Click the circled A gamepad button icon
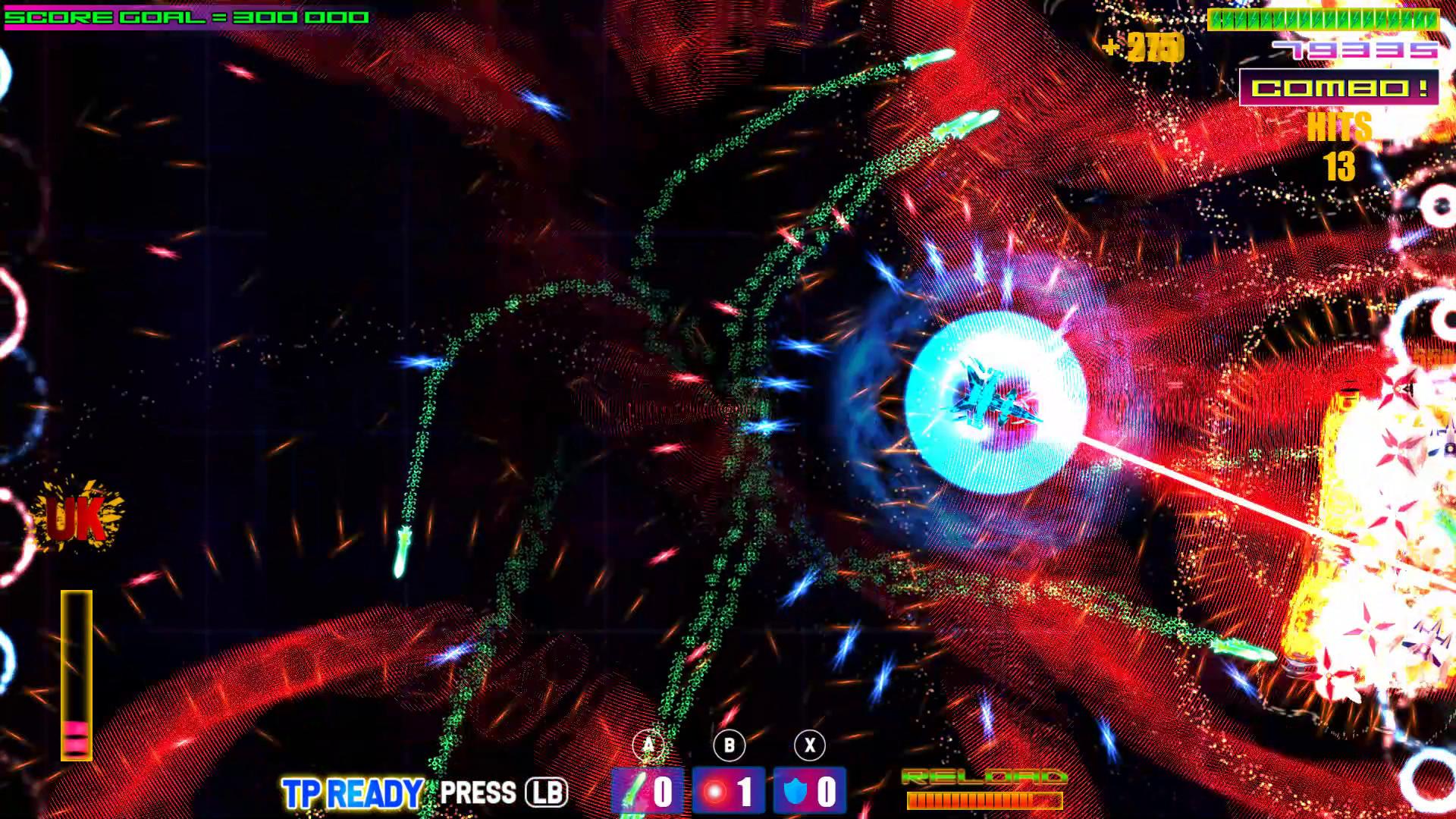Screen dimensions: 1456x819 click(x=647, y=744)
